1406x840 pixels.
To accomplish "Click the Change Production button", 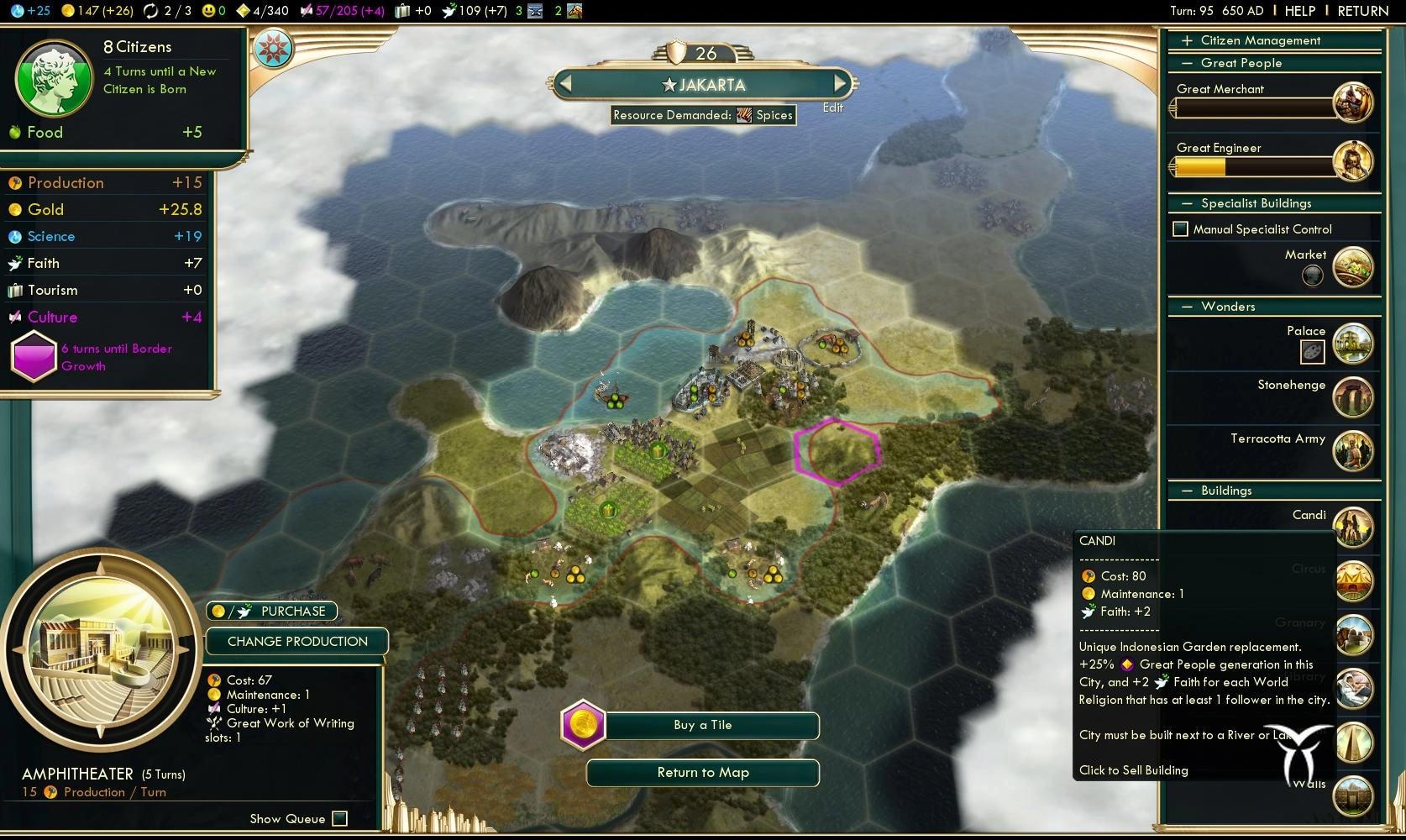I will 297,642.
